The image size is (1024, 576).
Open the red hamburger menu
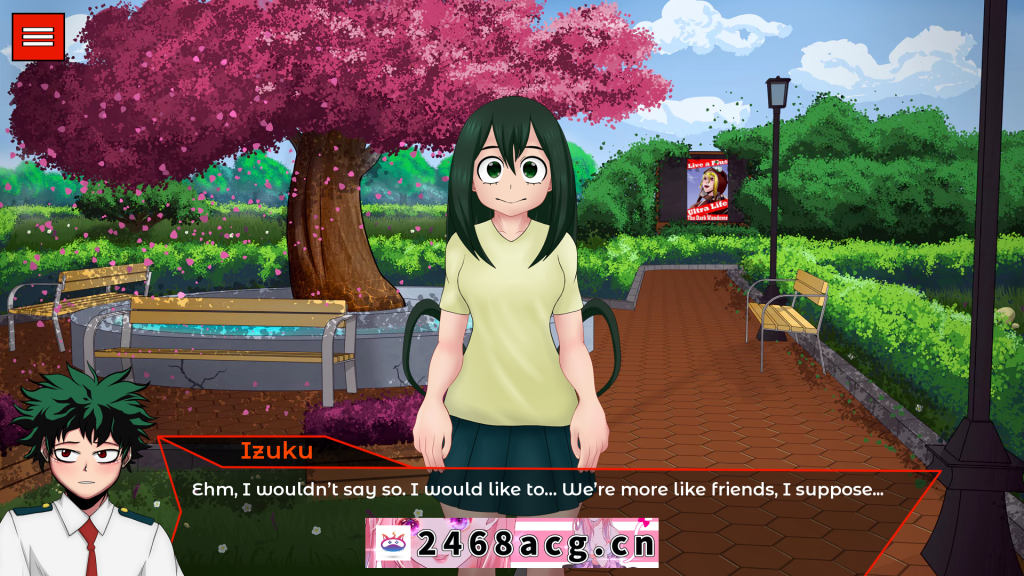pos(38,37)
